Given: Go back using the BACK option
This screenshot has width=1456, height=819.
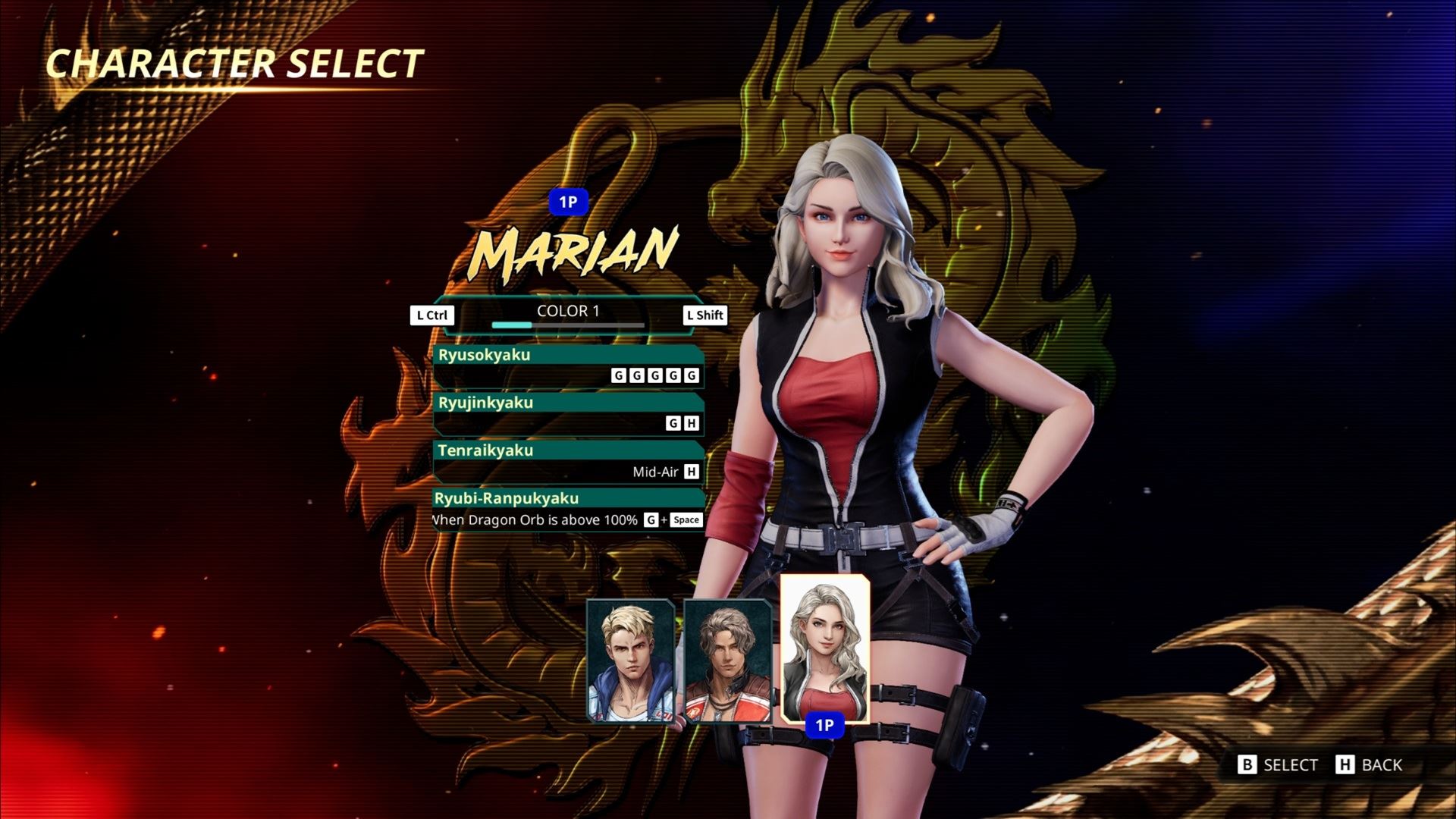Looking at the screenshot, I should tap(1370, 764).
